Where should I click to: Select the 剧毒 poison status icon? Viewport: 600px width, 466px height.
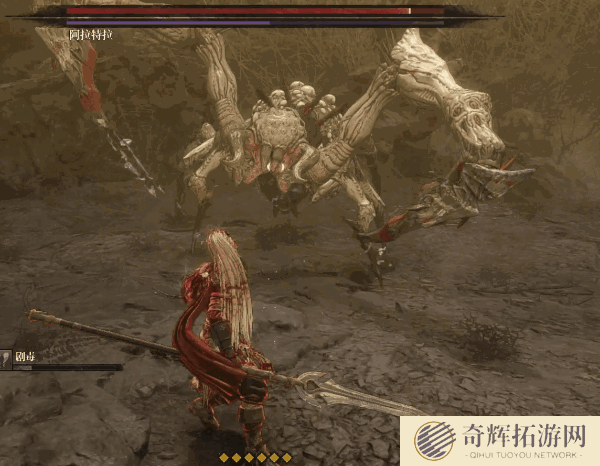pyautogui.click(x=6, y=356)
